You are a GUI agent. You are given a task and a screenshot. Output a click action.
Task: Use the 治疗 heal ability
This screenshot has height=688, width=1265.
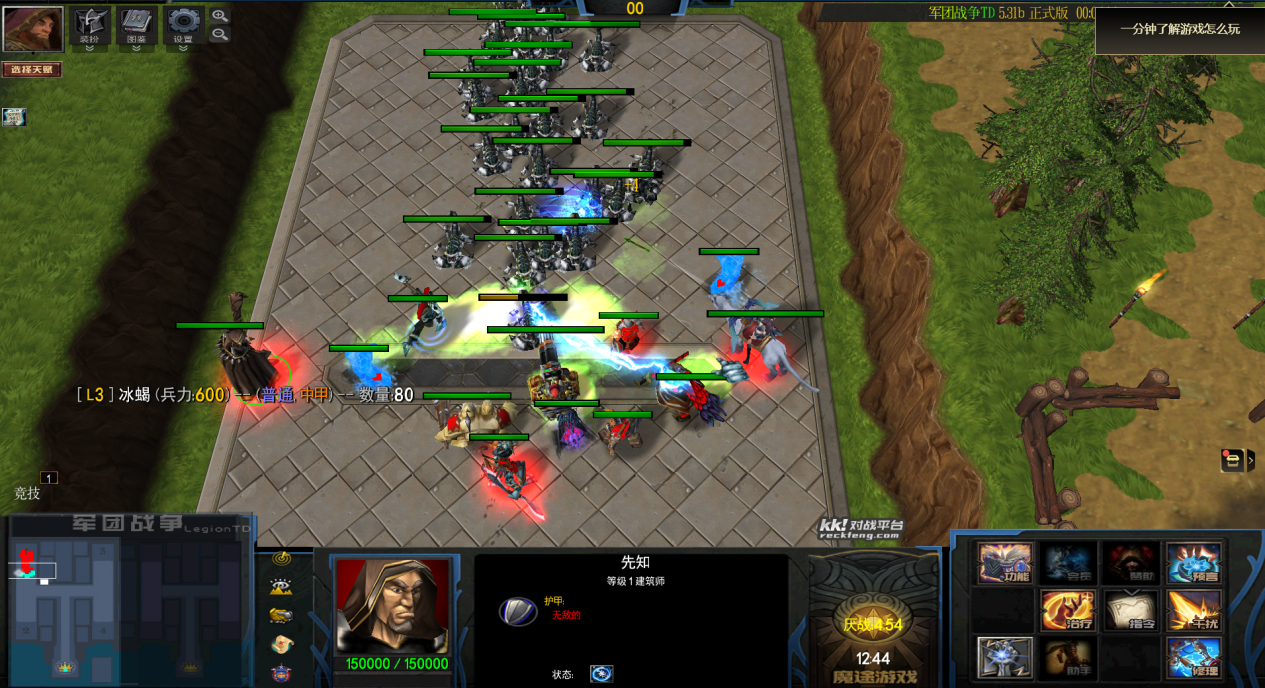point(1068,610)
